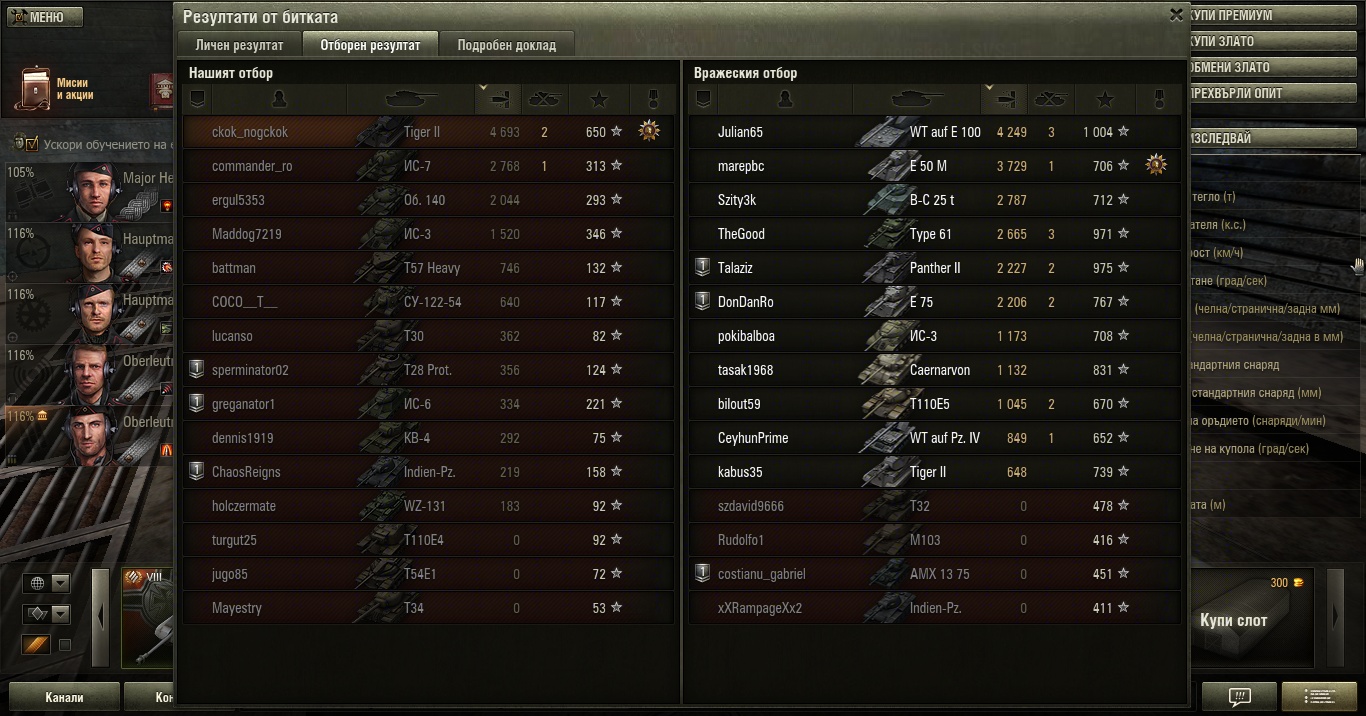Select enemy player Julian65 row
Image resolution: width=1366 pixels, height=716 pixels.
pos(740,132)
